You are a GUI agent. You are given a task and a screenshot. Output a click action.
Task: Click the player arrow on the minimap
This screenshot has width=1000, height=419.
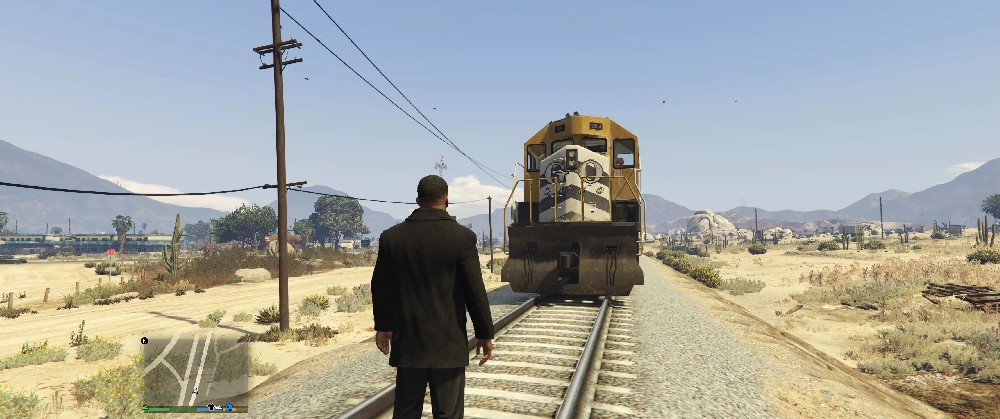coord(196,391)
